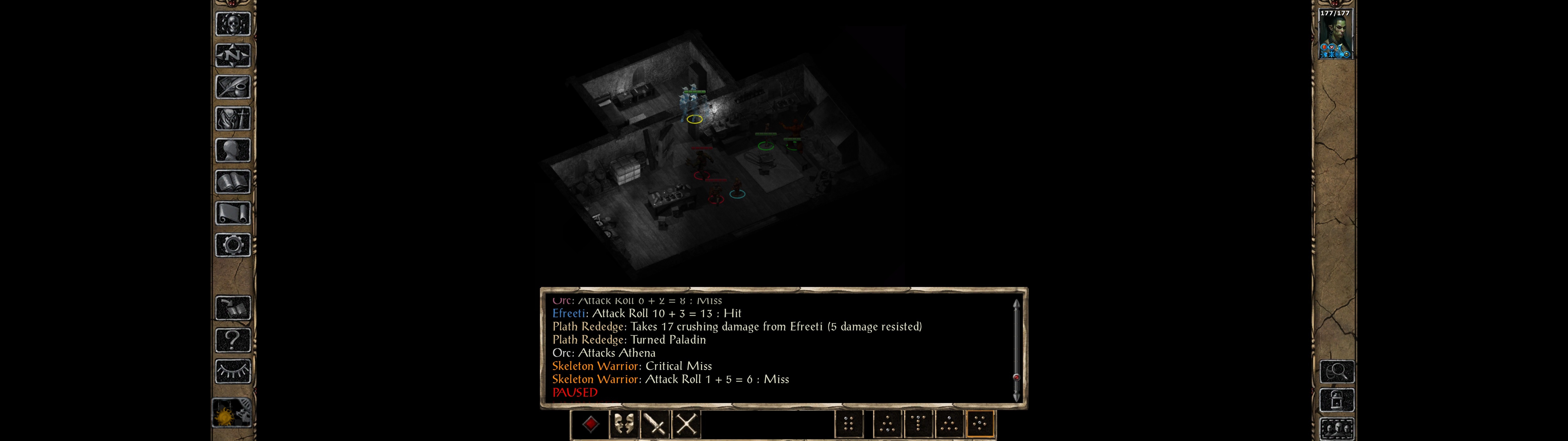
Task: Click the book-with-arrow quick save icon
Action: (232, 308)
